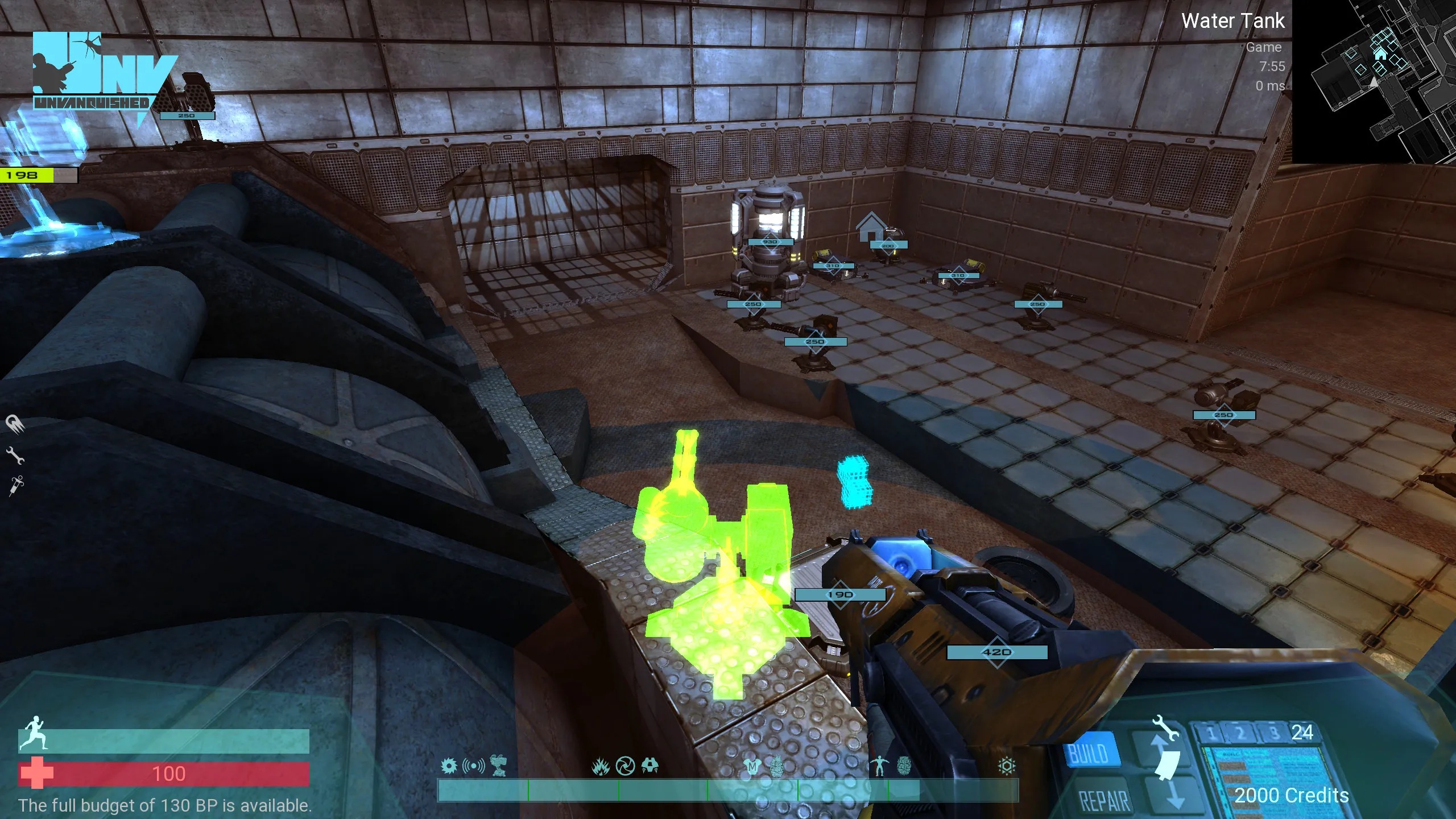The width and height of the screenshot is (1456, 819).
Task: Choose the wrench icon in the left inventory
Action: (15, 455)
